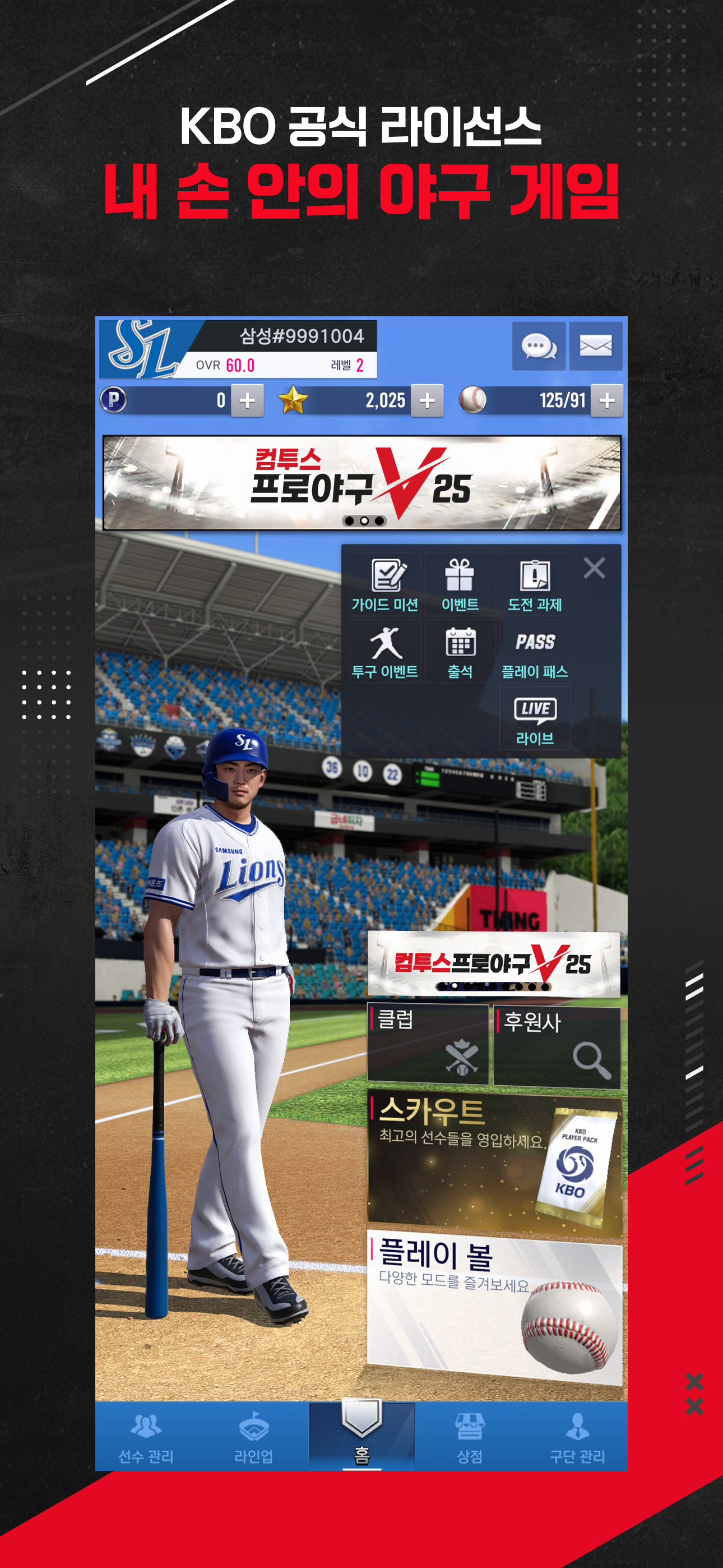
Task: Close the quick menu with the X
Action: click(595, 568)
